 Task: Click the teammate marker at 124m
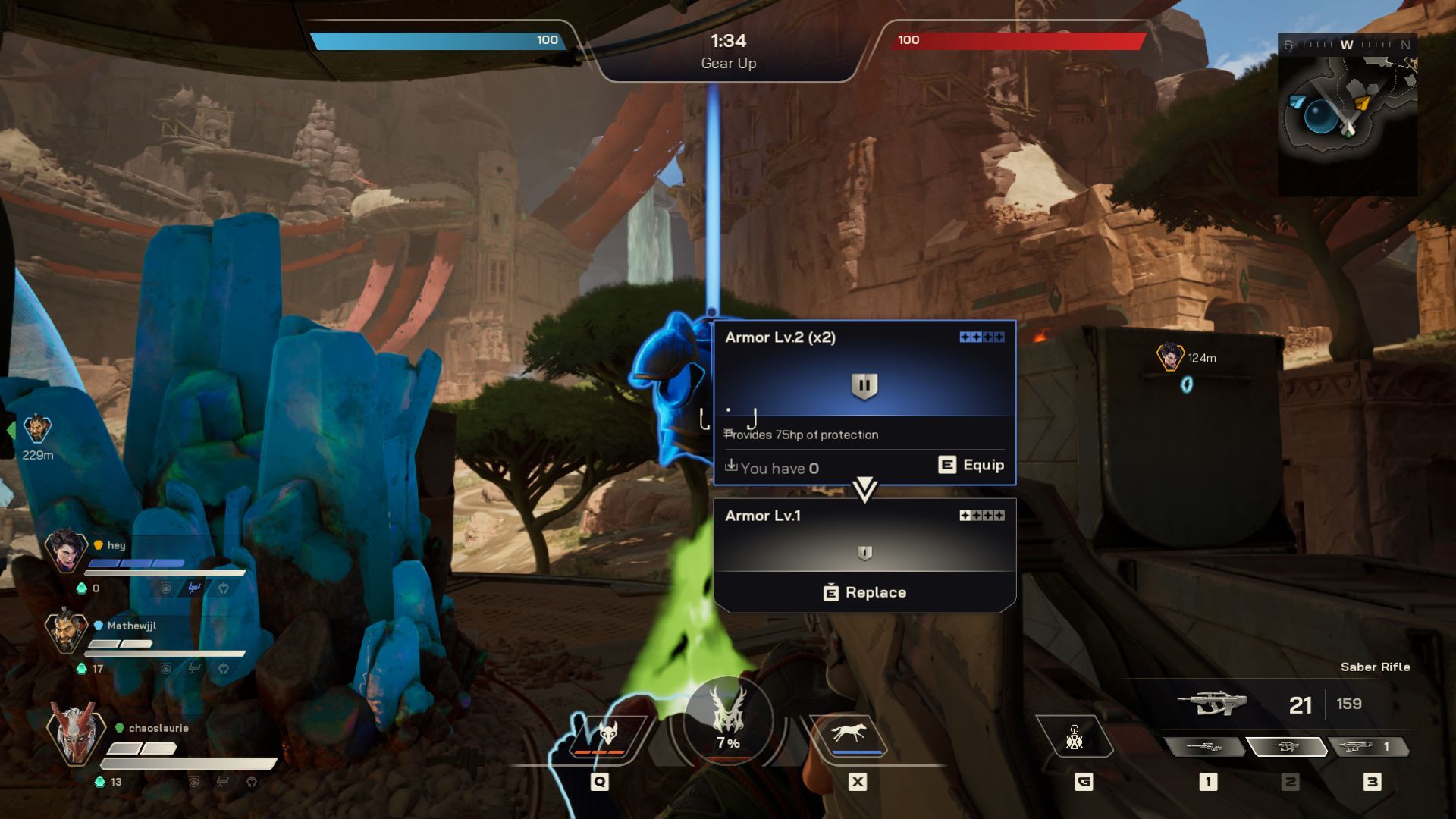1170,356
